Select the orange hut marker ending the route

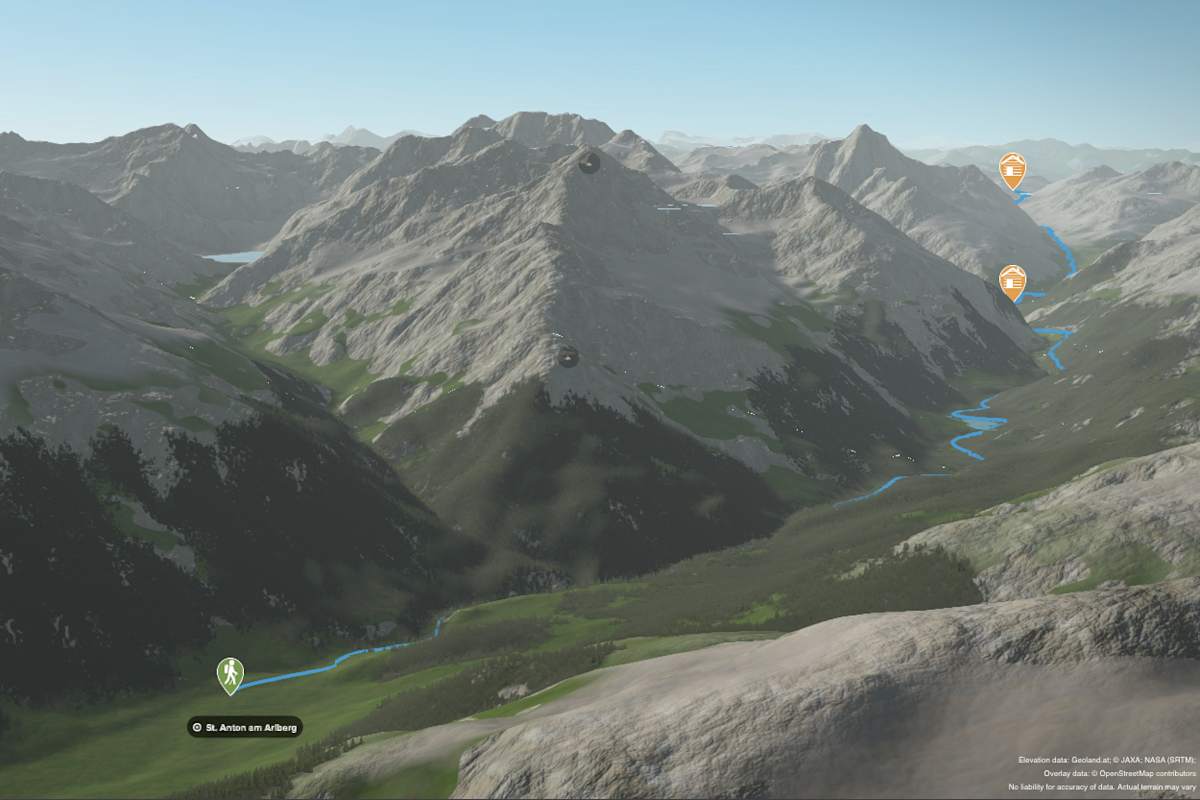[1012, 169]
